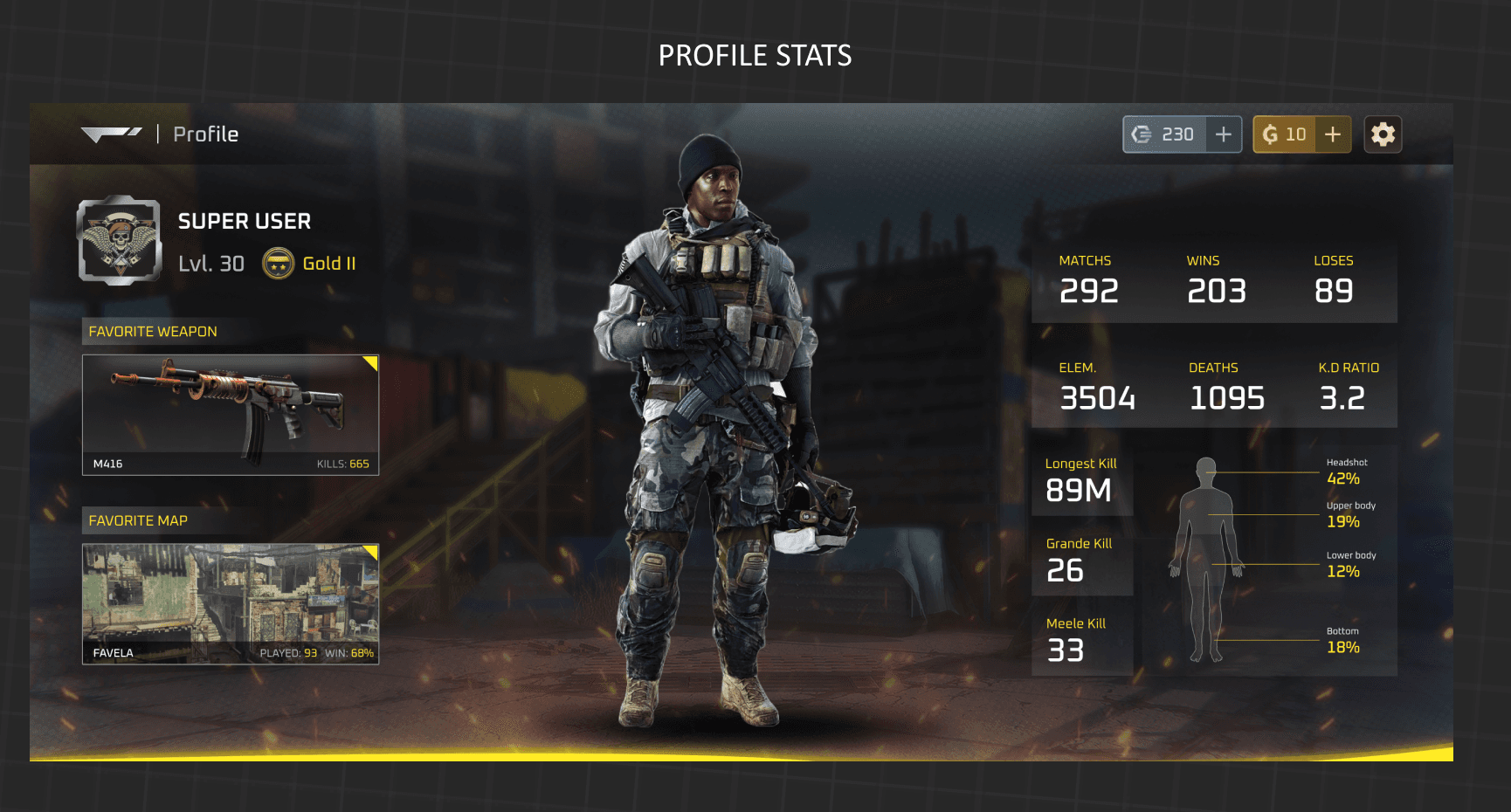Open the Favela favorite map thumbnail
Viewport: 1511px width, 812px height.
pyautogui.click(x=231, y=603)
